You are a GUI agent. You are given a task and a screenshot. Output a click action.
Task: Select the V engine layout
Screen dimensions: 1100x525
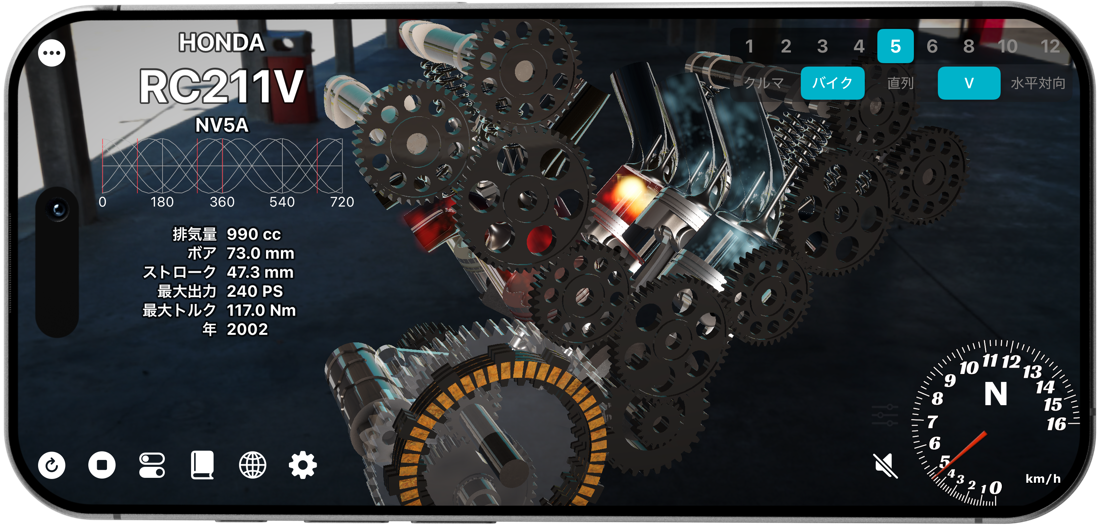click(x=968, y=83)
